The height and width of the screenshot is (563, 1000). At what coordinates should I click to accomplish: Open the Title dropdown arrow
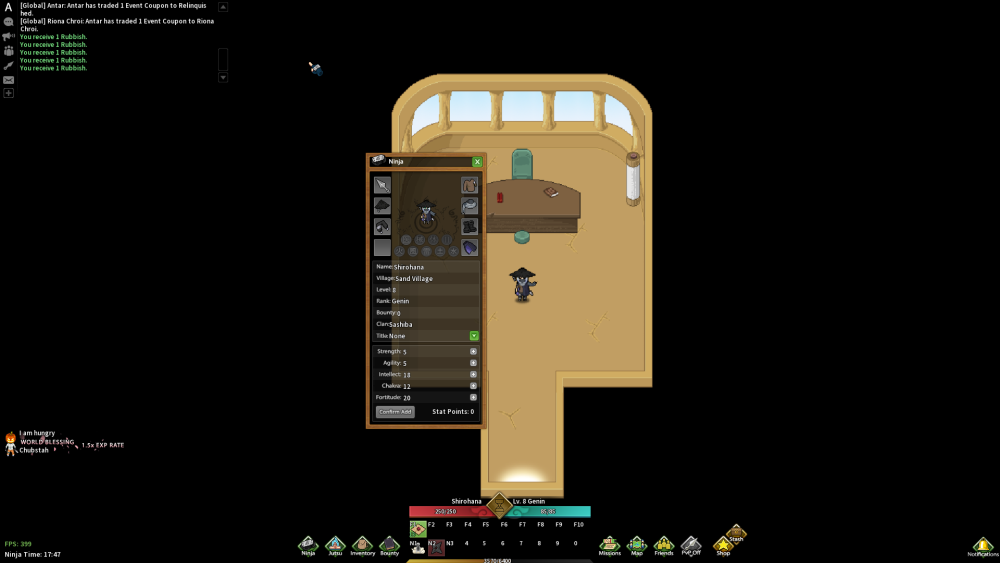click(474, 336)
